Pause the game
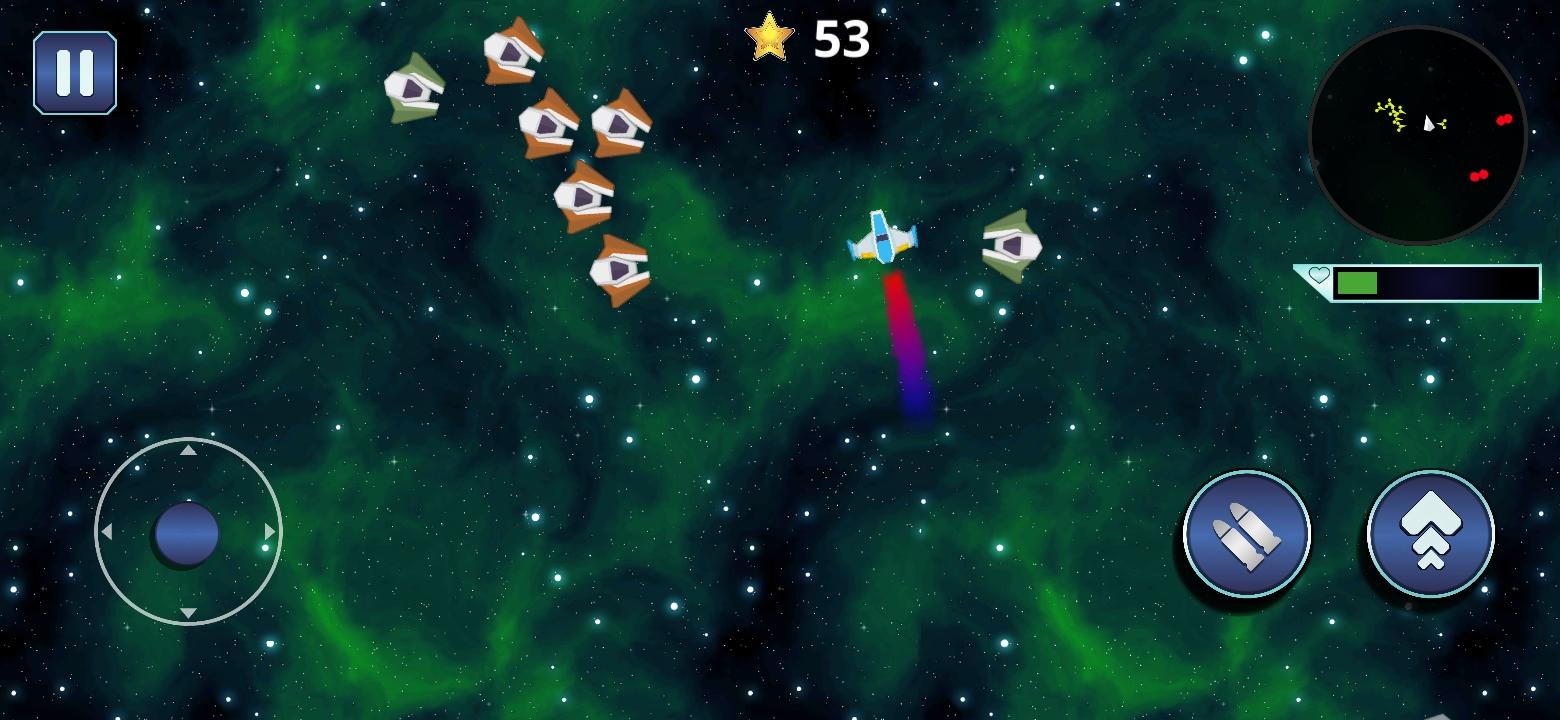This screenshot has height=720, width=1560. click(x=76, y=70)
